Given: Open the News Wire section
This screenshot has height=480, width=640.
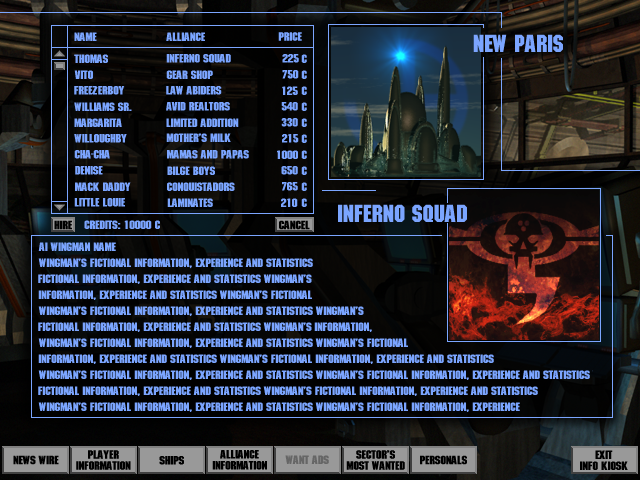Looking at the screenshot, I should 36,461.
